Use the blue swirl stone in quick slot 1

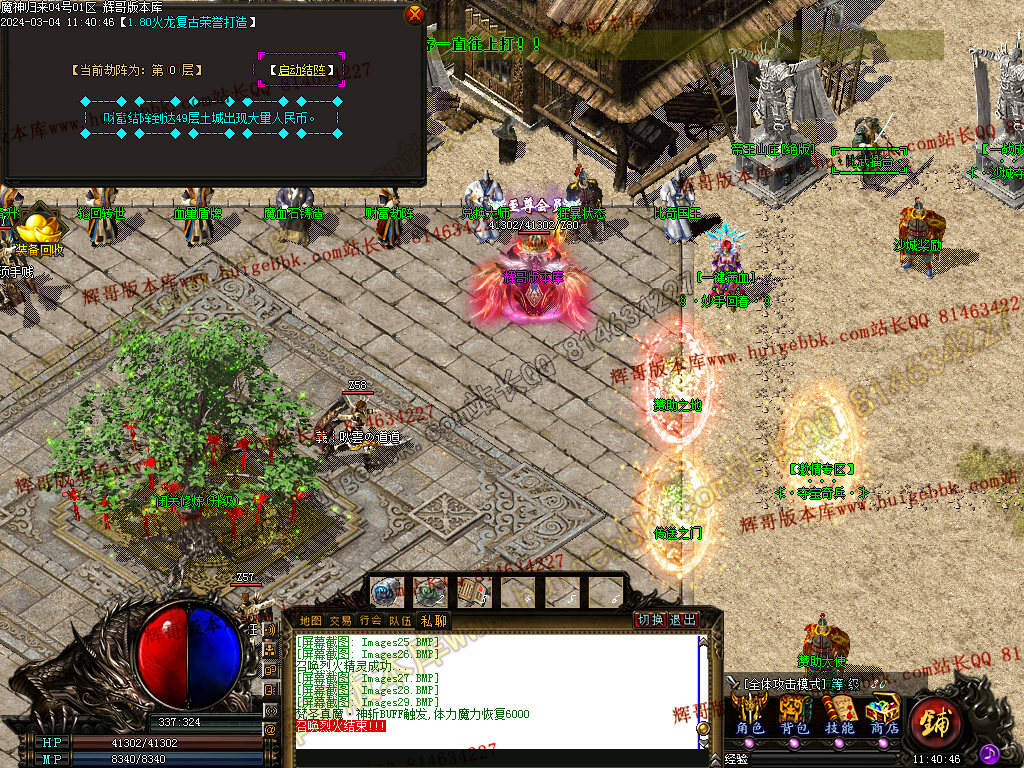(x=386, y=592)
